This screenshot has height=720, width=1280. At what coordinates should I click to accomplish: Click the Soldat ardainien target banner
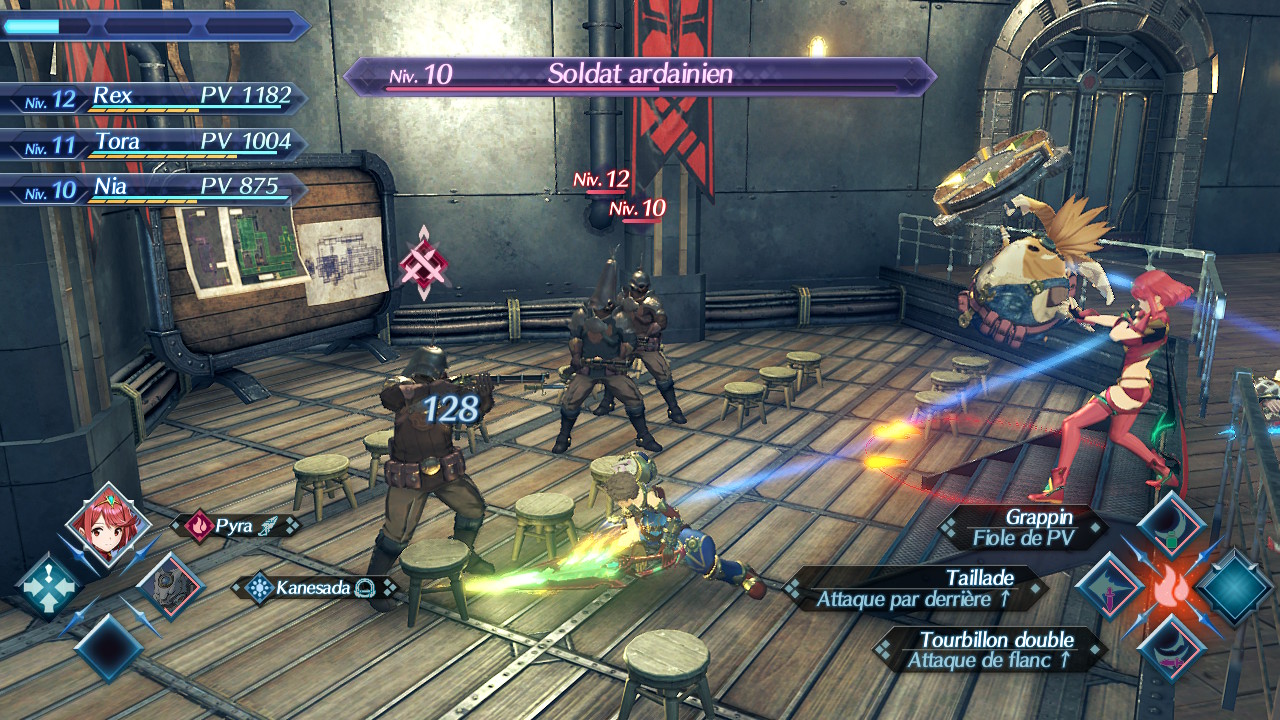pyautogui.click(x=640, y=75)
